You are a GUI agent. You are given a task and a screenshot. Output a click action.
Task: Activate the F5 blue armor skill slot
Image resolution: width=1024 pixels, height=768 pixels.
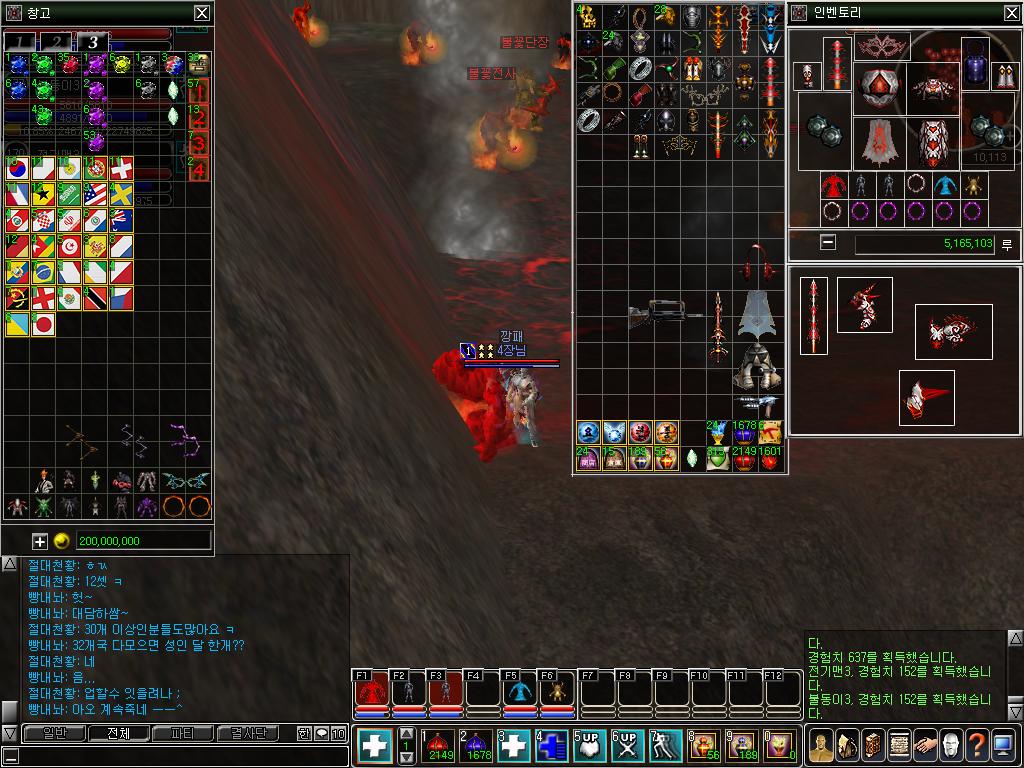point(519,692)
